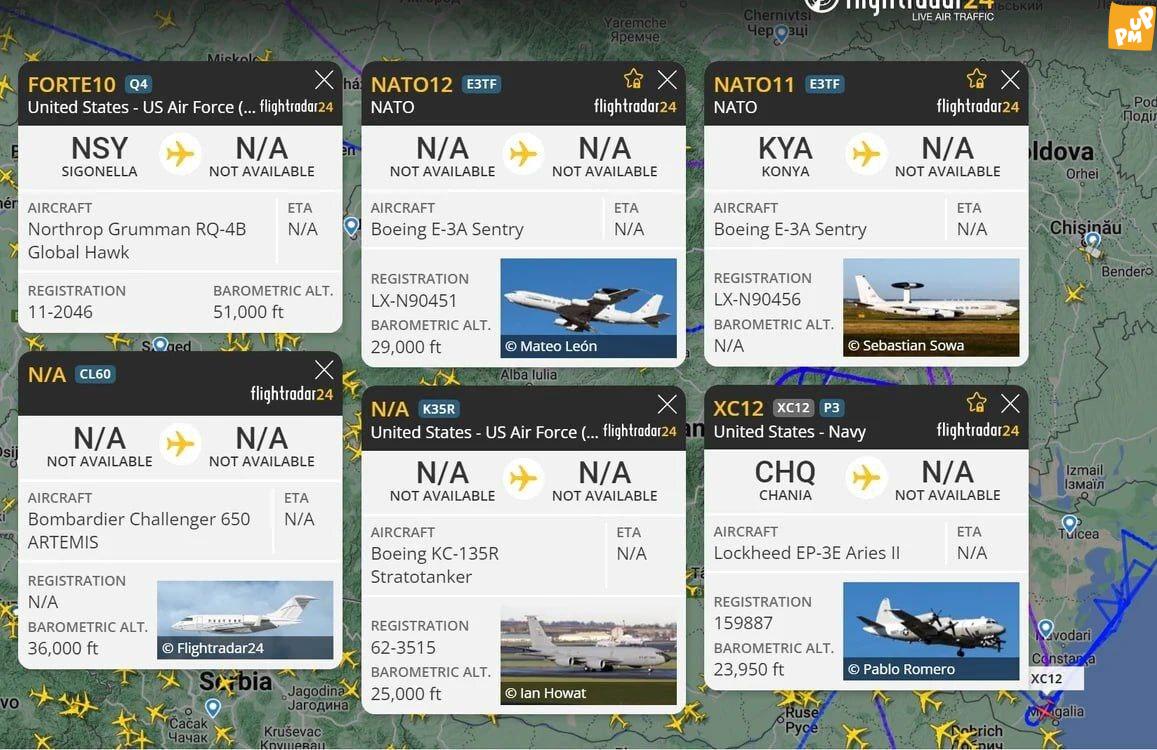Open the Pablo Romero EP-3E photo
Viewport: 1157px width, 750px height.
click(x=931, y=631)
